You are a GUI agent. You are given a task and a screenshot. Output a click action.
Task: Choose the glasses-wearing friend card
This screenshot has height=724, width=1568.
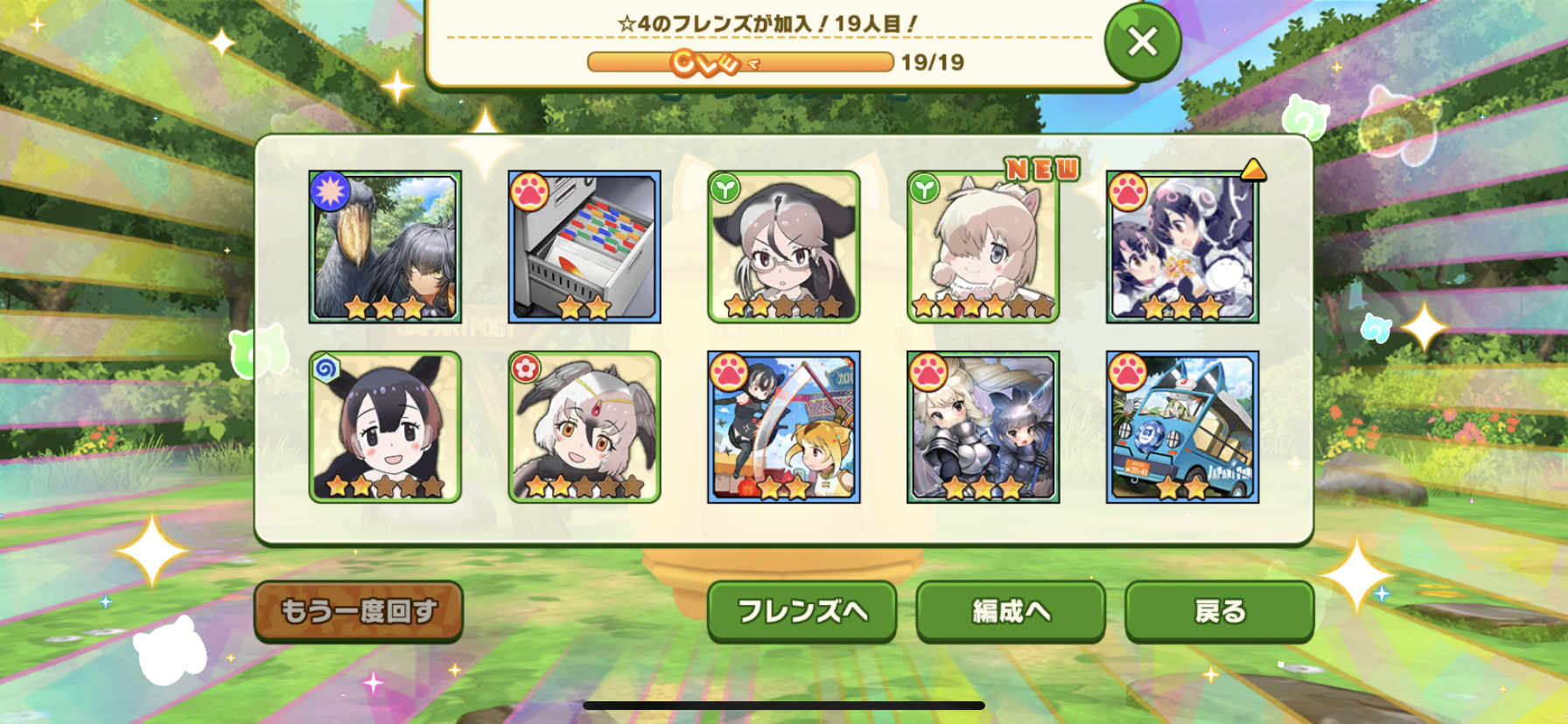point(784,247)
